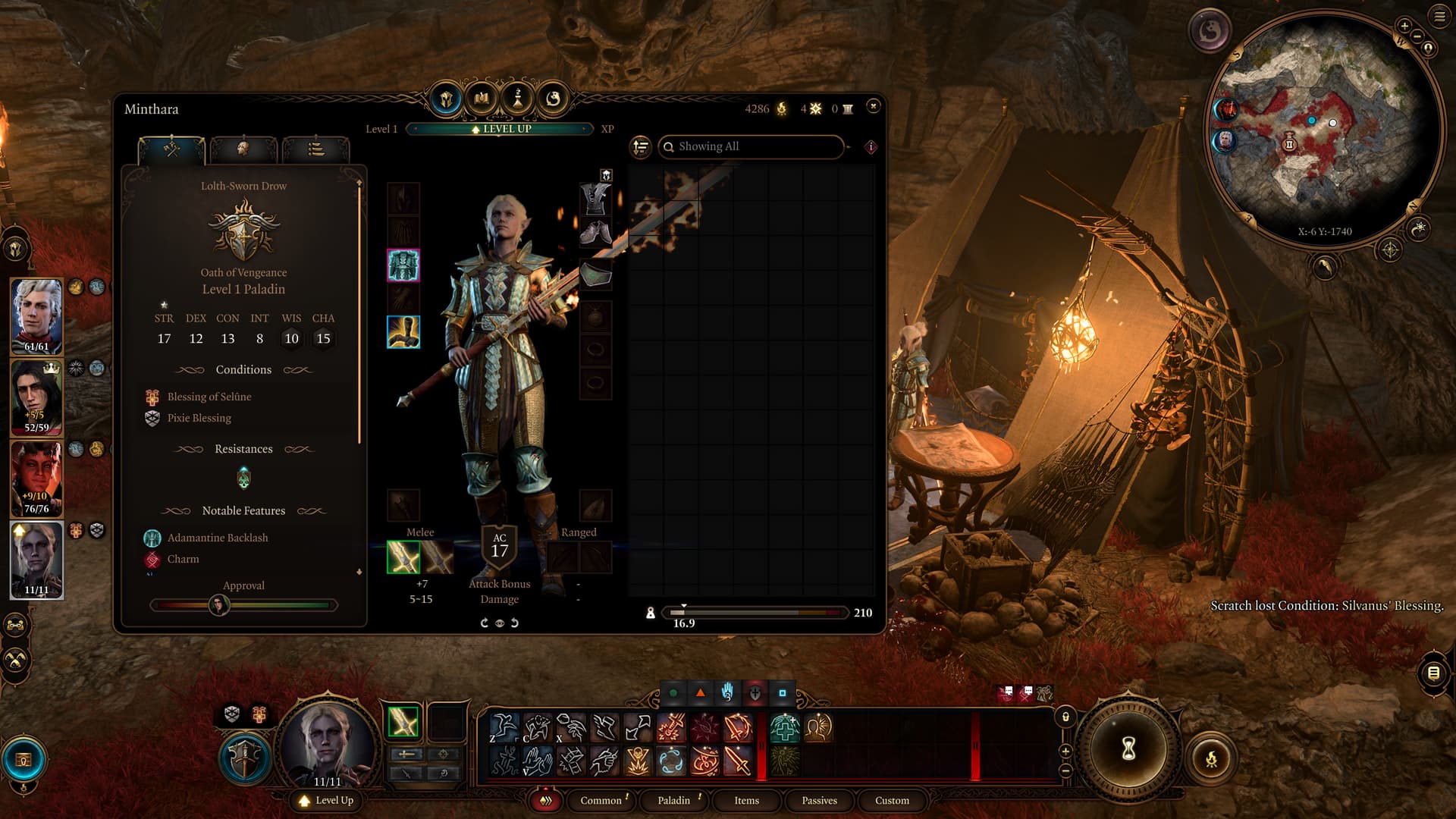
Task: Show the Passives hotbar tab
Action: 819,800
